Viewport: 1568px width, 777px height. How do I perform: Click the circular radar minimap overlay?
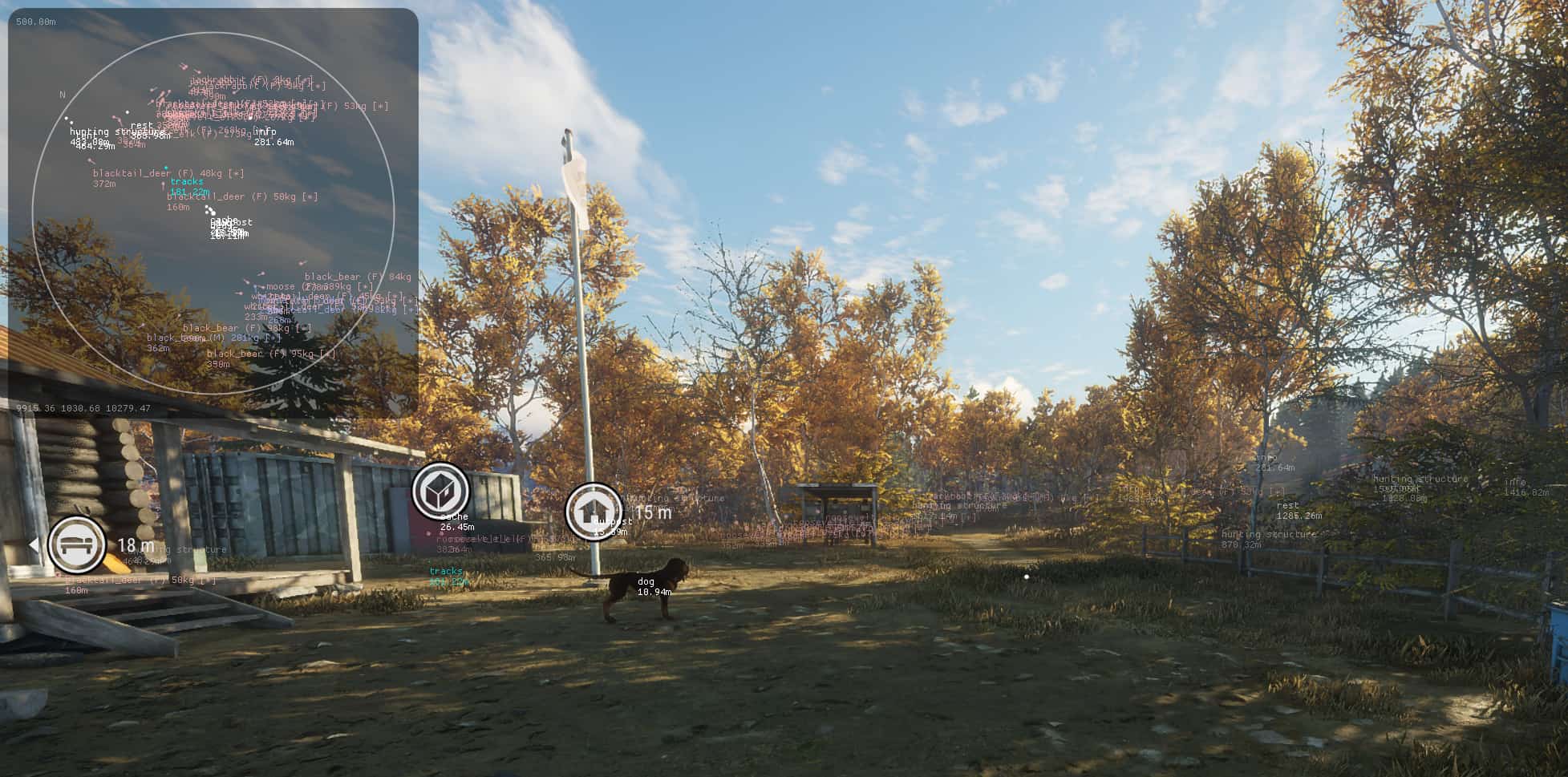[x=213, y=213]
